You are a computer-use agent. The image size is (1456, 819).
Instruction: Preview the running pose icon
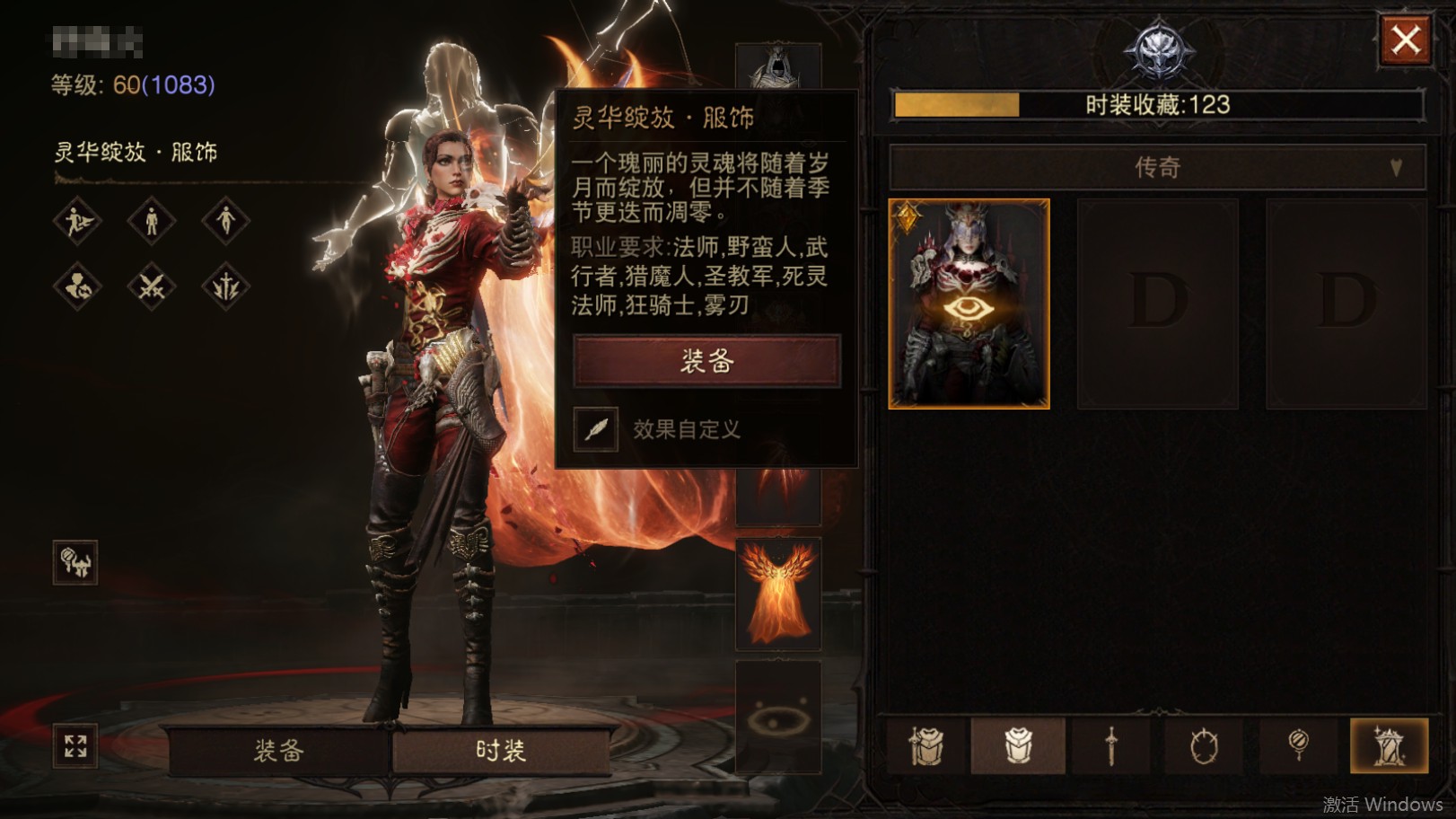(x=77, y=220)
